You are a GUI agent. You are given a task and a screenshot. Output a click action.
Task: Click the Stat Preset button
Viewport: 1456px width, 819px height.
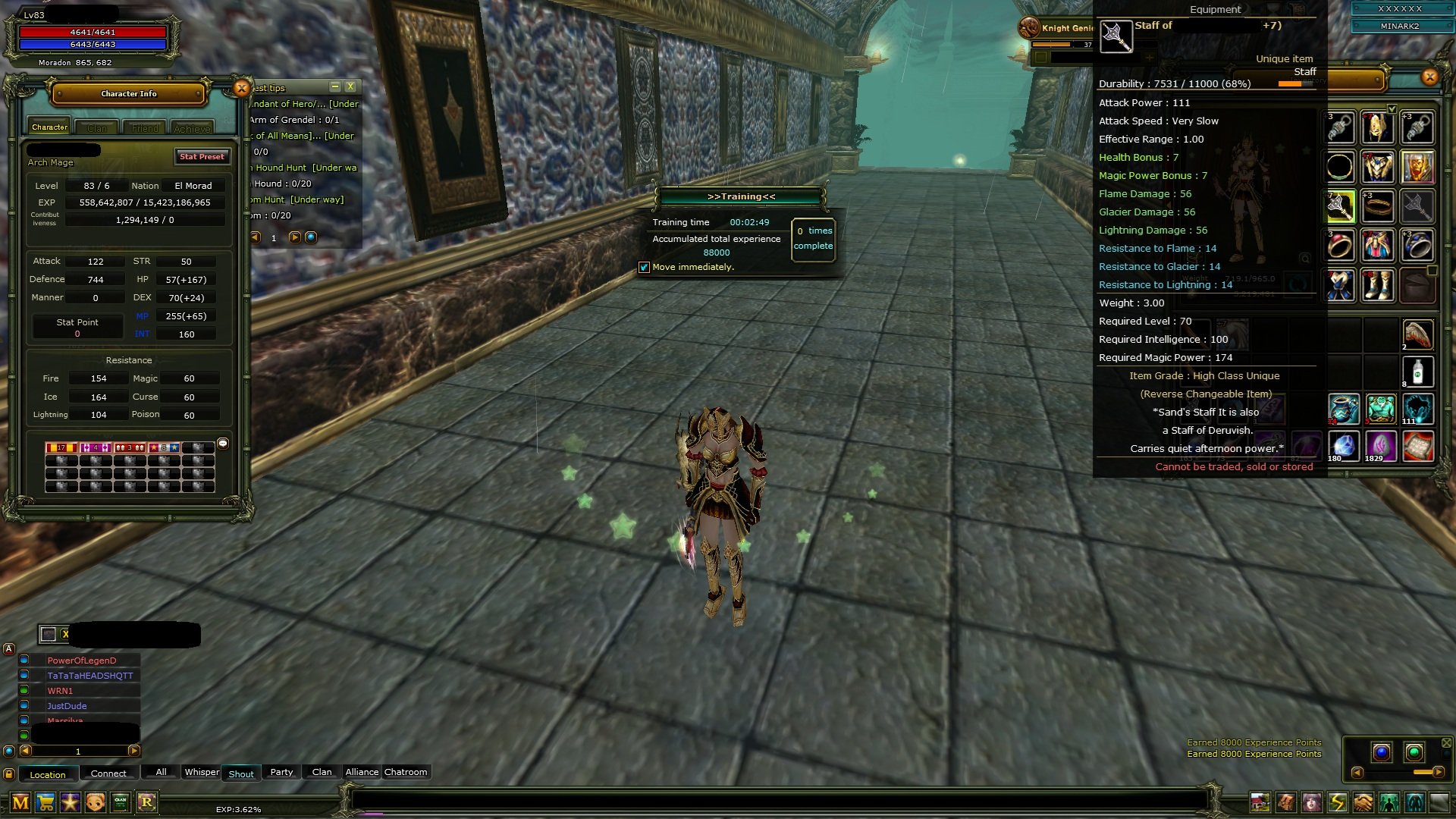202,157
